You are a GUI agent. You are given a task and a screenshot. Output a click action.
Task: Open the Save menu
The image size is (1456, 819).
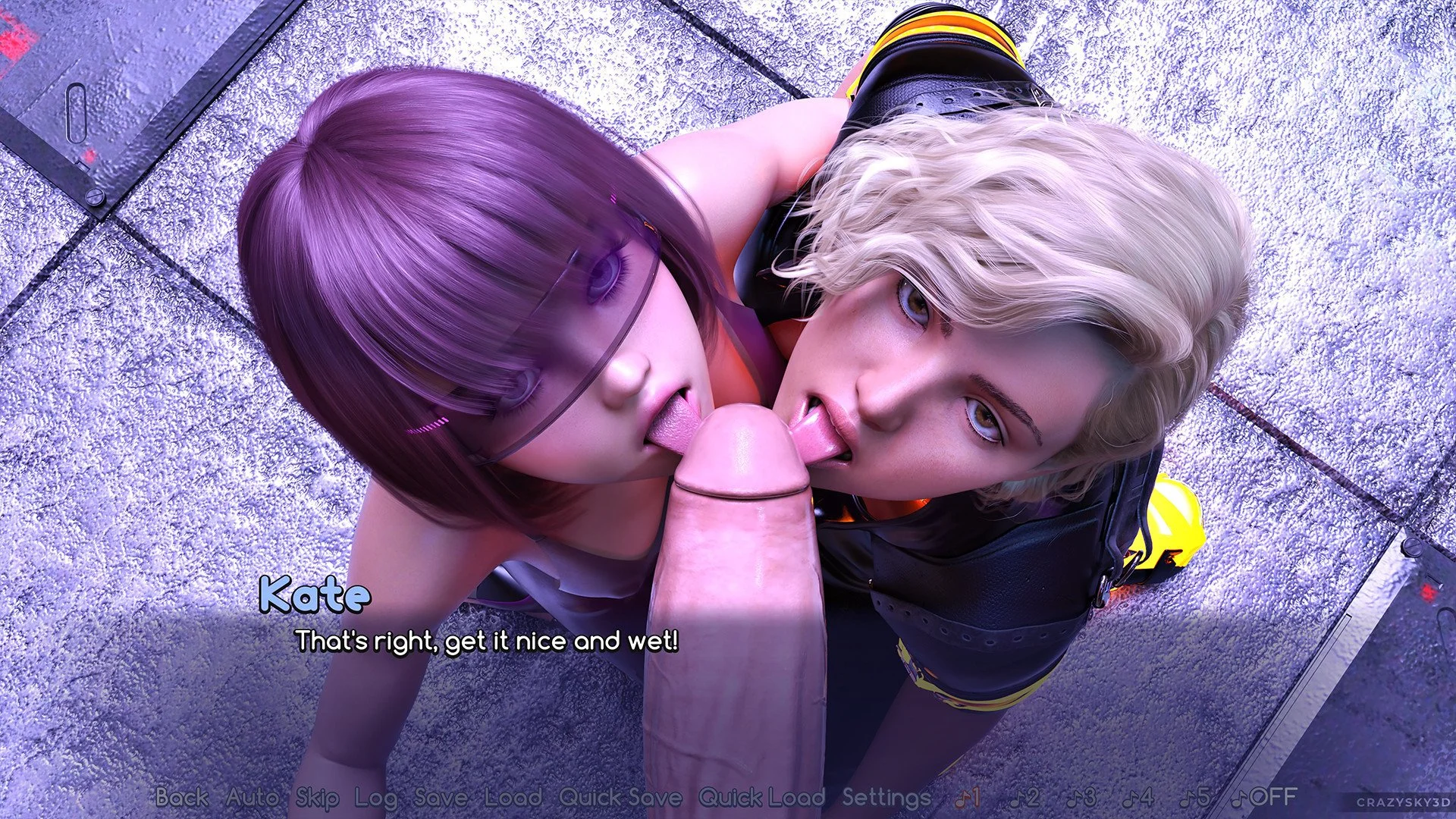click(441, 797)
